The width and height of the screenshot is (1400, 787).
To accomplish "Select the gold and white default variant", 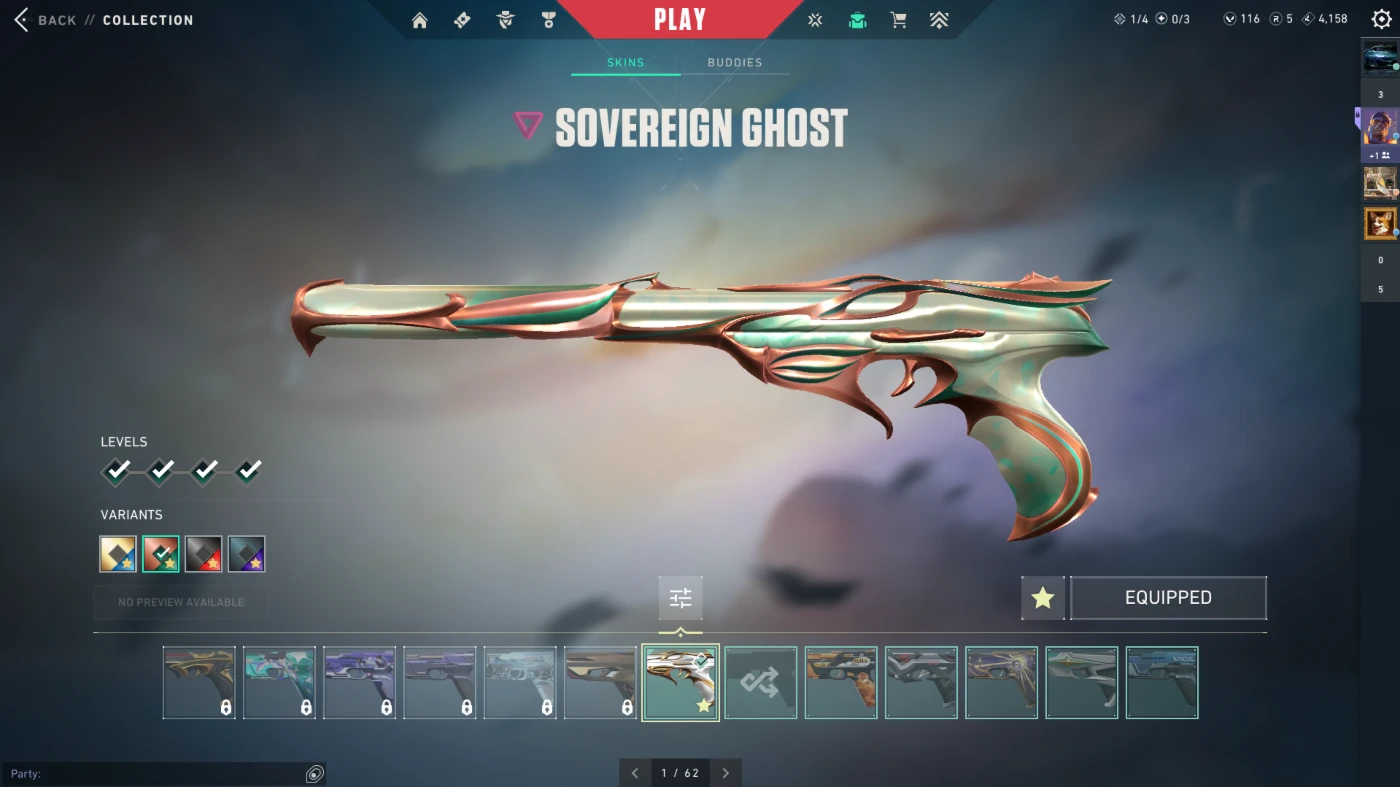I will [x=118, y=554].
